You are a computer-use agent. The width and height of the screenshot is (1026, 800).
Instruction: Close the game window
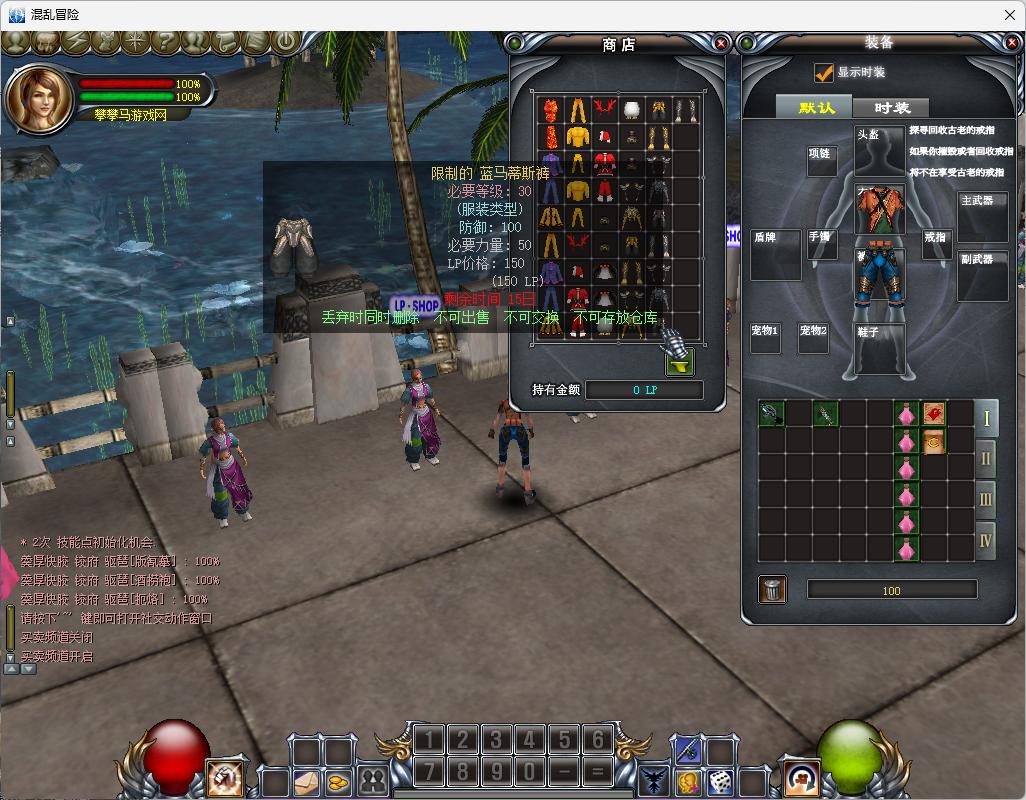1009,15
